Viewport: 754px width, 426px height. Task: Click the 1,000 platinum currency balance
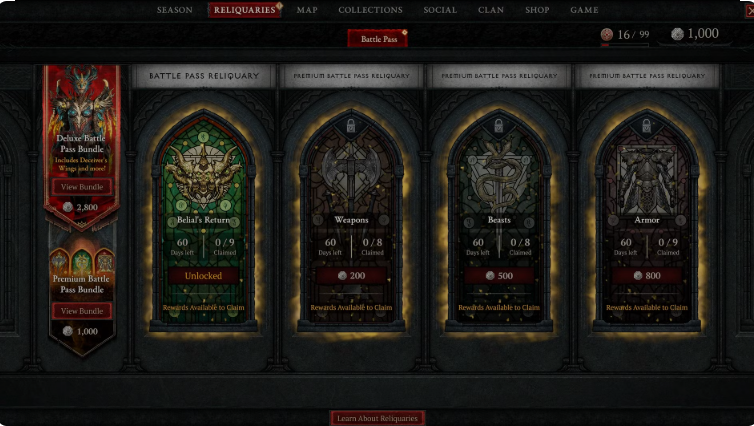tap(695, 34)
